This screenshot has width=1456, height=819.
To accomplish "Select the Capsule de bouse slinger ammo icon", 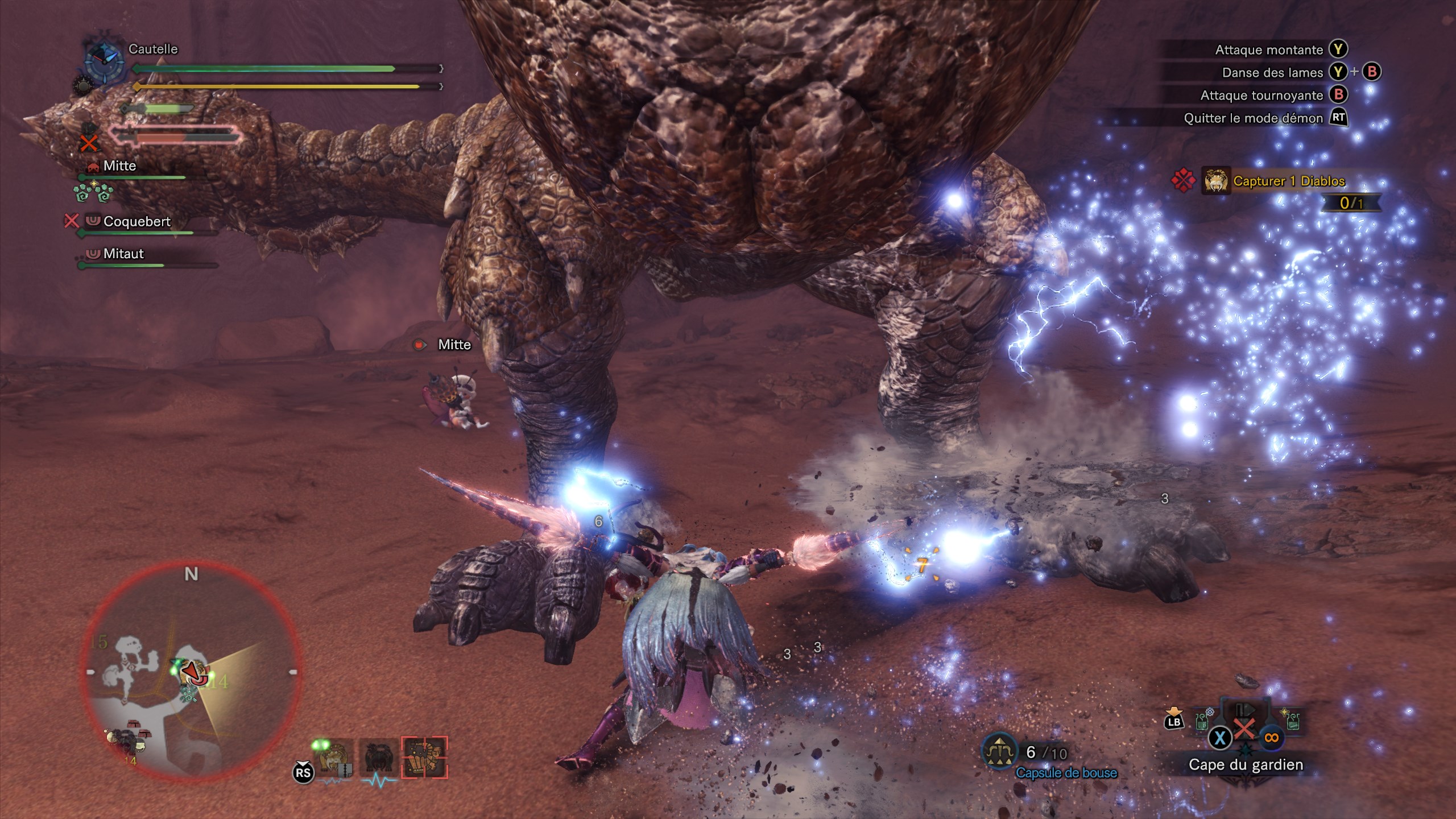I will [1000, 752].
